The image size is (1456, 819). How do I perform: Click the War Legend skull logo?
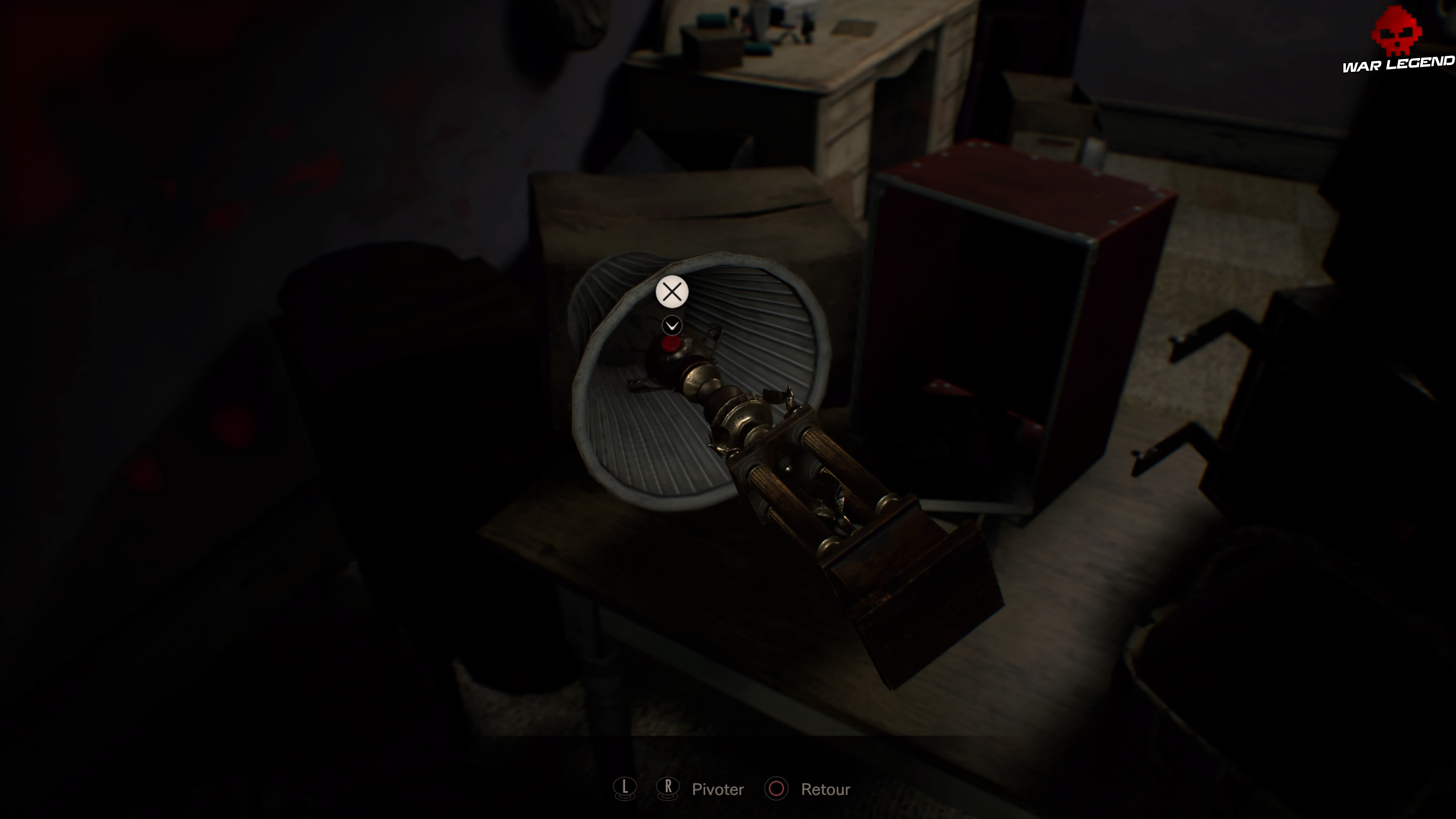pyautogui.click(x=1396, y=31)
